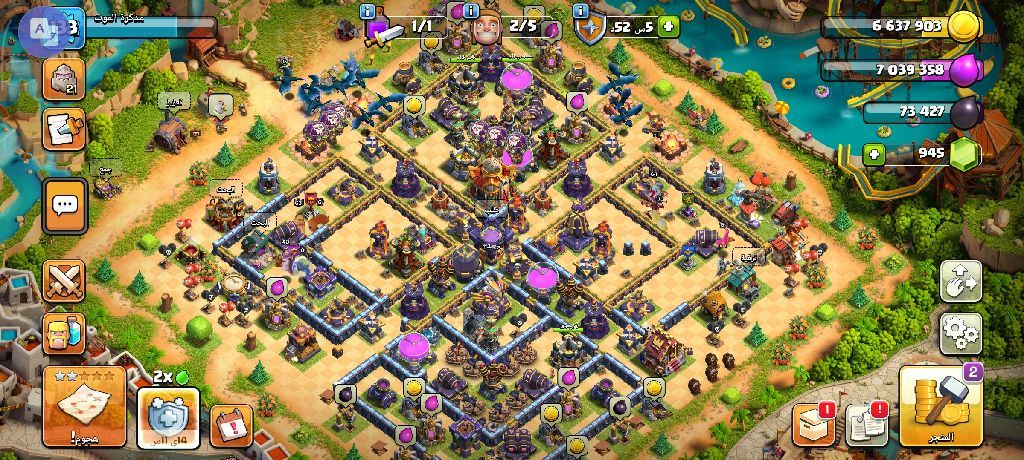Open the Attack map button

click(x=84, y=405)
